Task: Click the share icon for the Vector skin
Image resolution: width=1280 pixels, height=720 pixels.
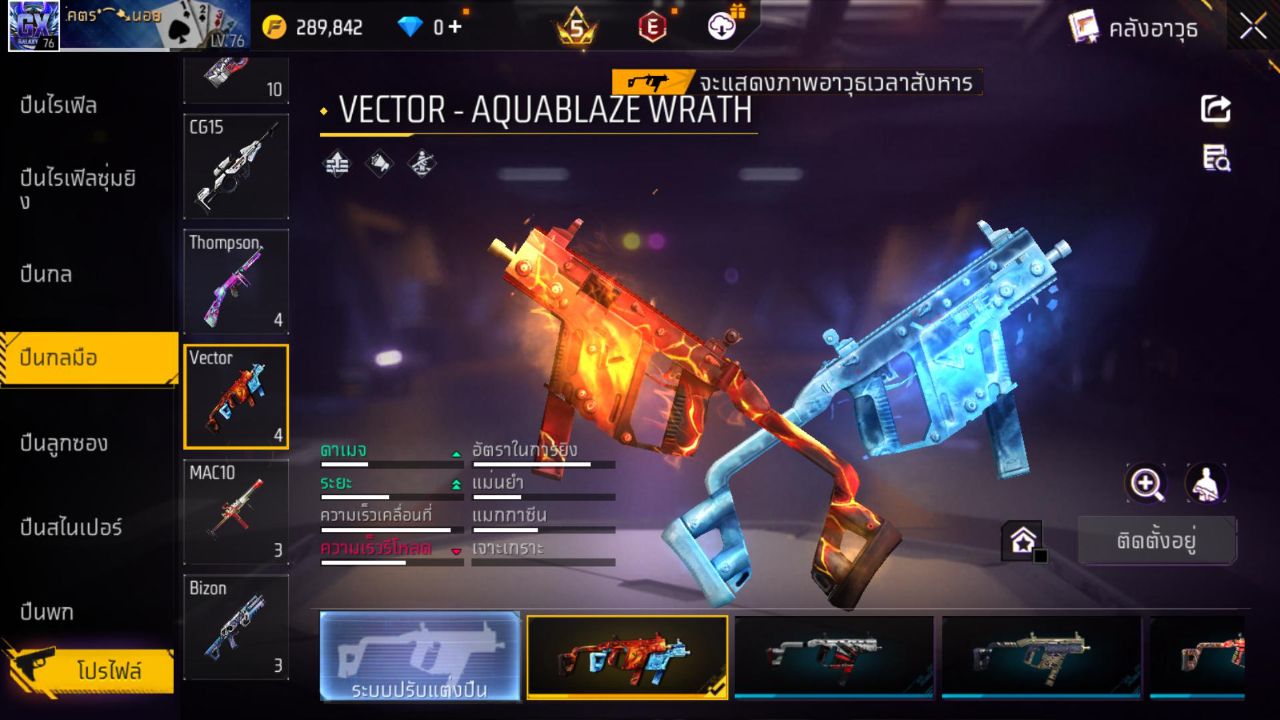Action: (x=1215, y=110)
